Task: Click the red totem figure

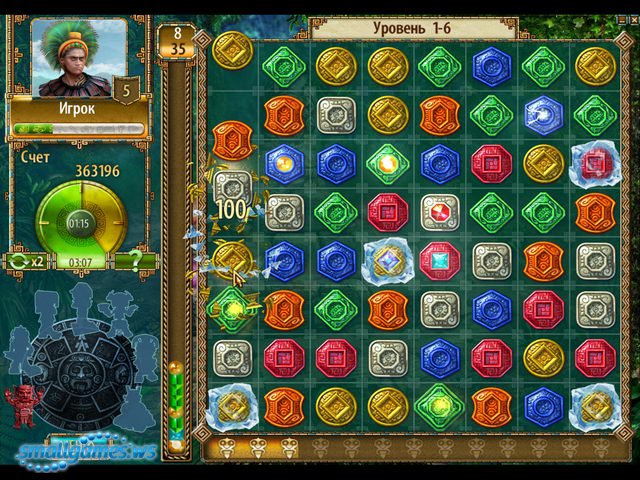Action: (22, 406)
